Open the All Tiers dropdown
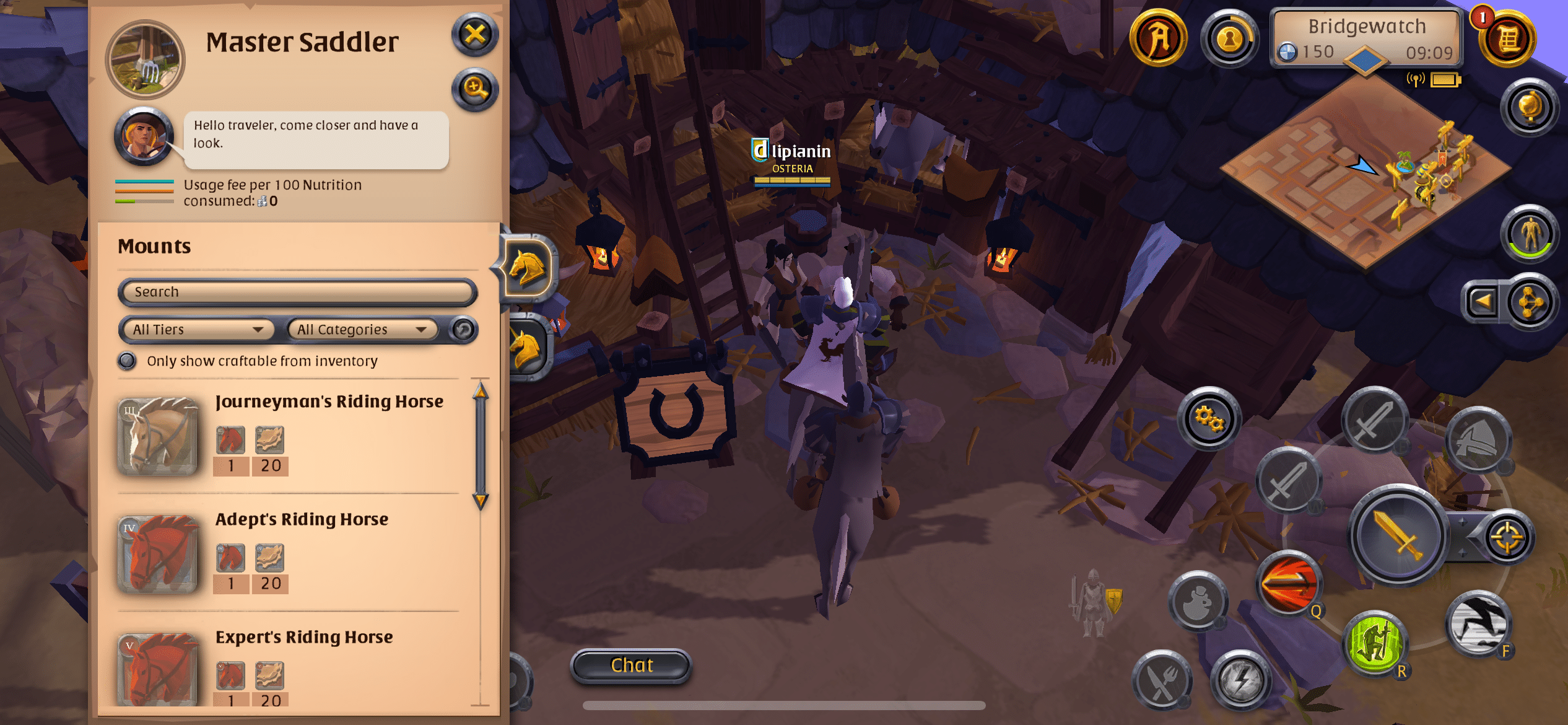The image size is (1568, 725). point(196,330)
